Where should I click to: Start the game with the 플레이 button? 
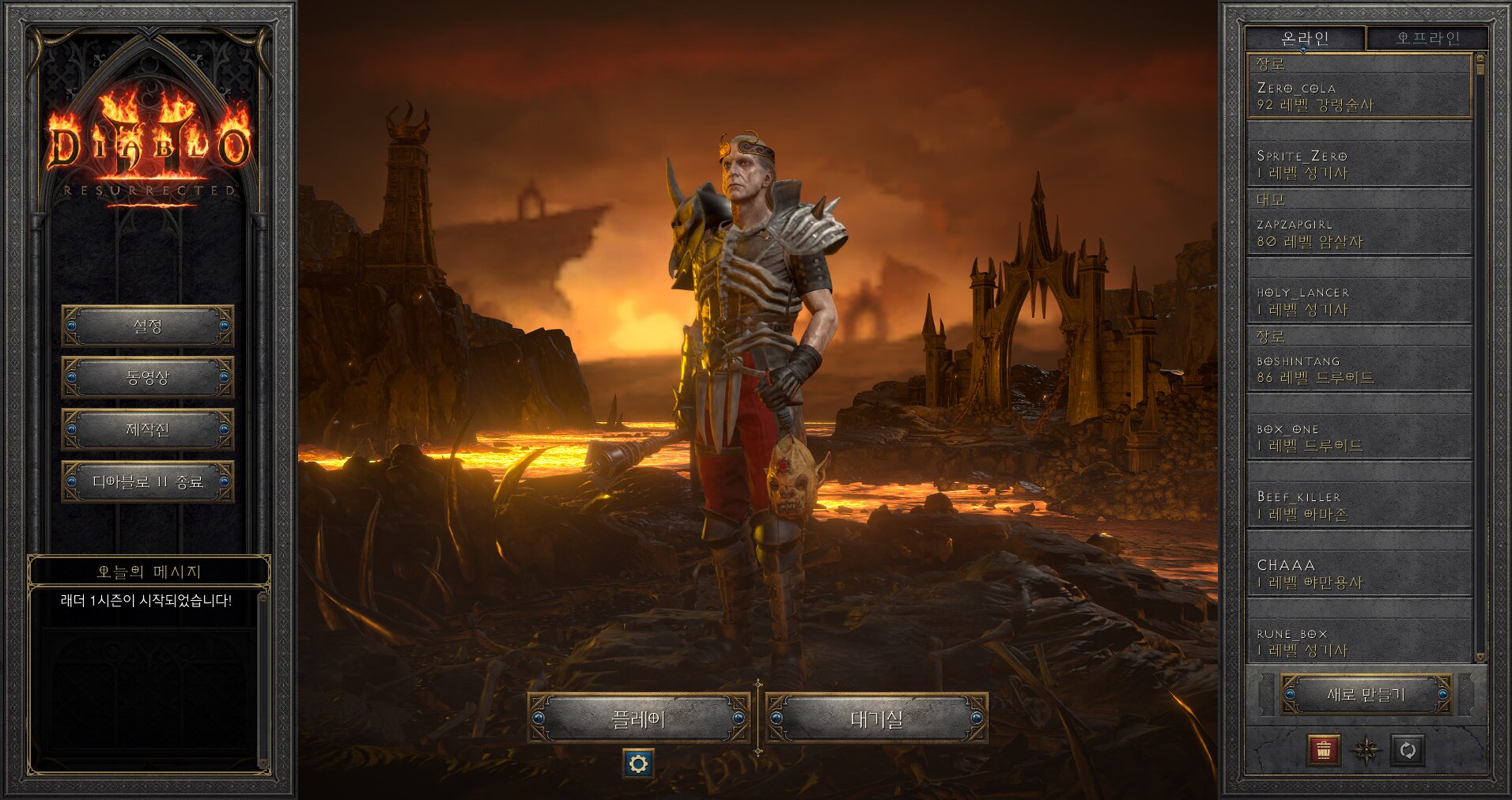tap(638, 719)
